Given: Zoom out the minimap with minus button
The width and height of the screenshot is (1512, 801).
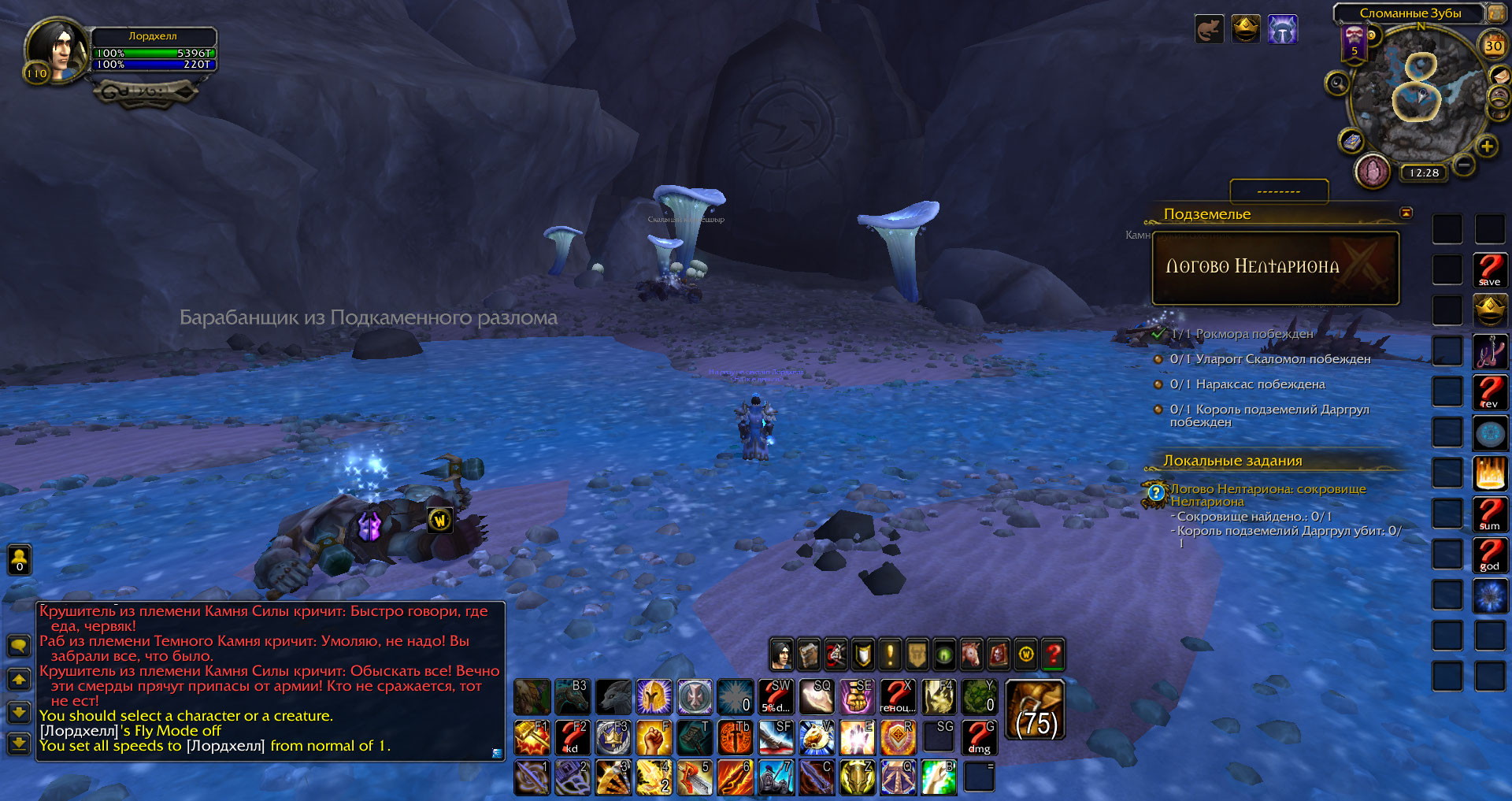Looking at the screenshot, I should click(x=1464, y=165).
